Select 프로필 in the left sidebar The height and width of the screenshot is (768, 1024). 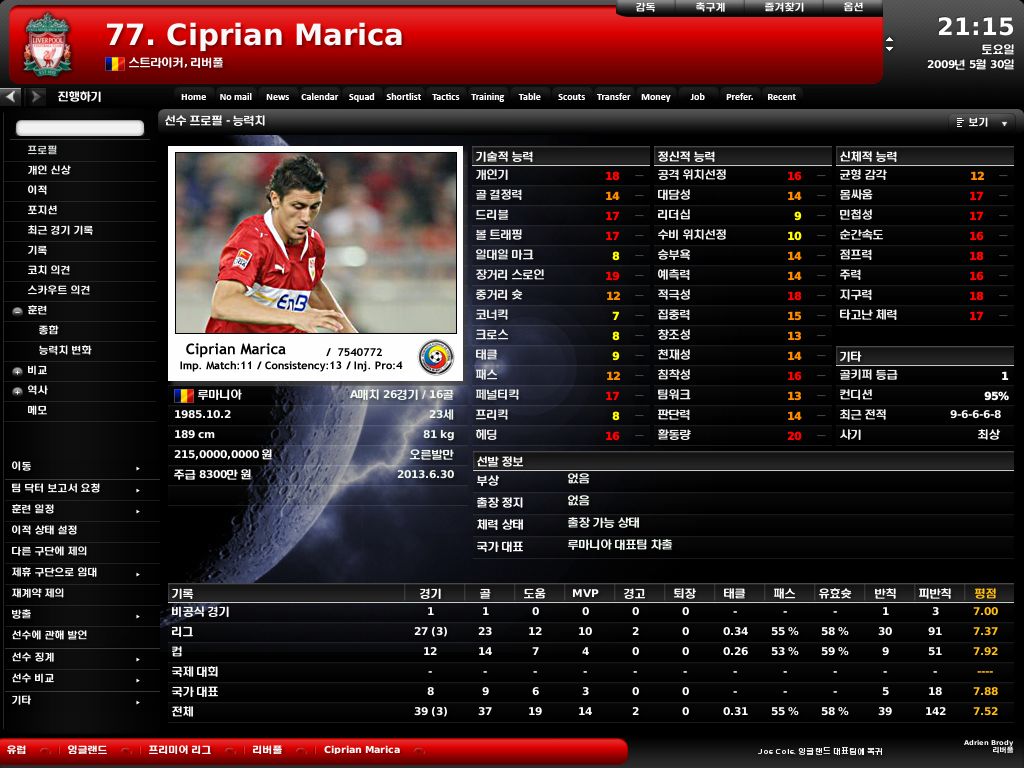tap(43, 150)
